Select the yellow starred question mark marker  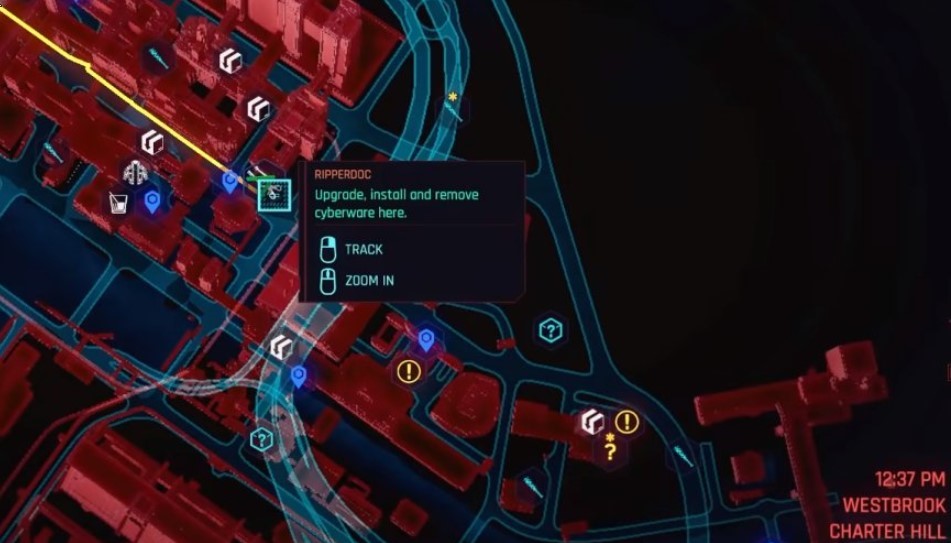[609, 449]
